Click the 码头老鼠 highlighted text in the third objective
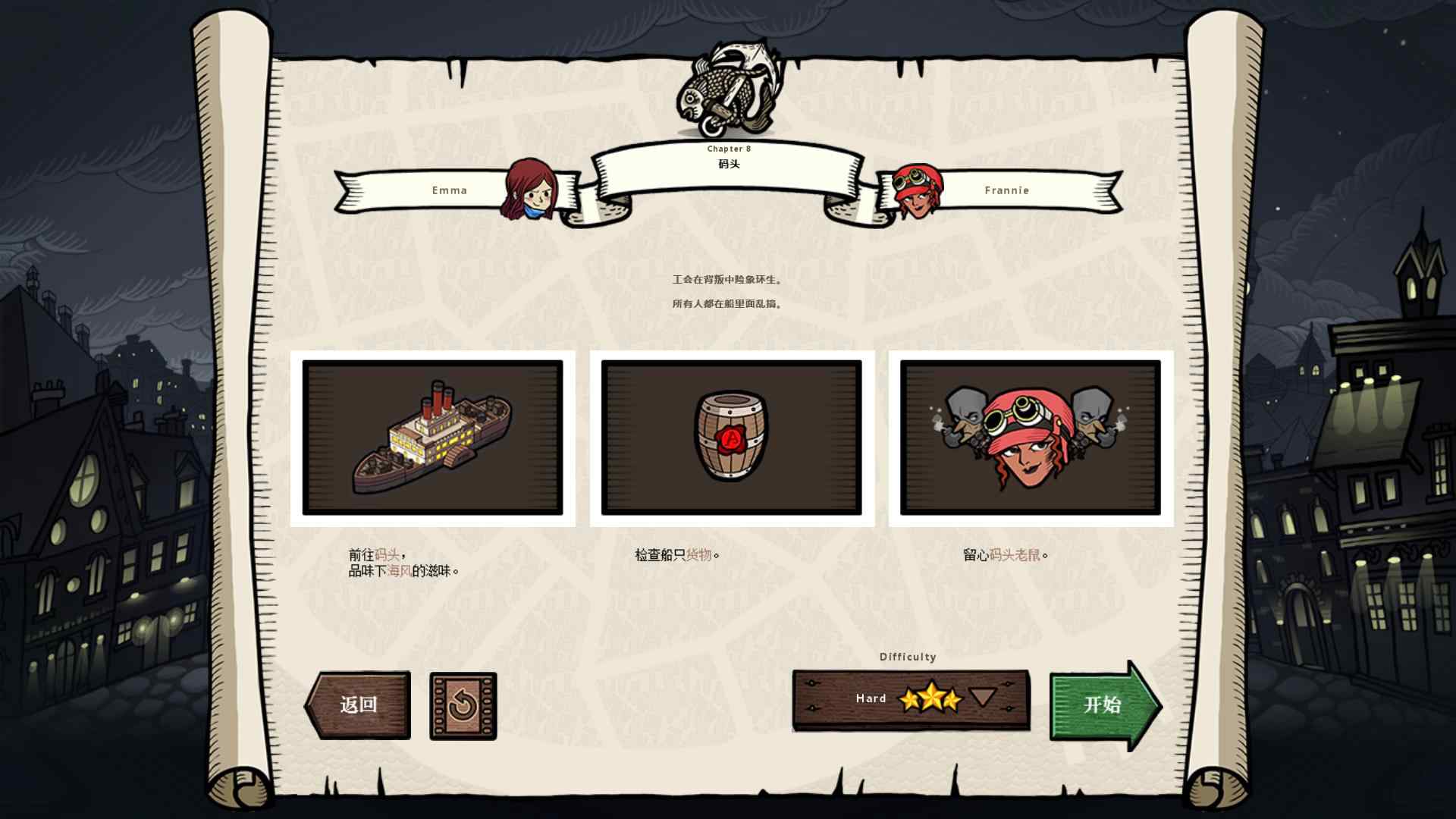Viewport: 1456px width, 819px height. coord(1009,554)
